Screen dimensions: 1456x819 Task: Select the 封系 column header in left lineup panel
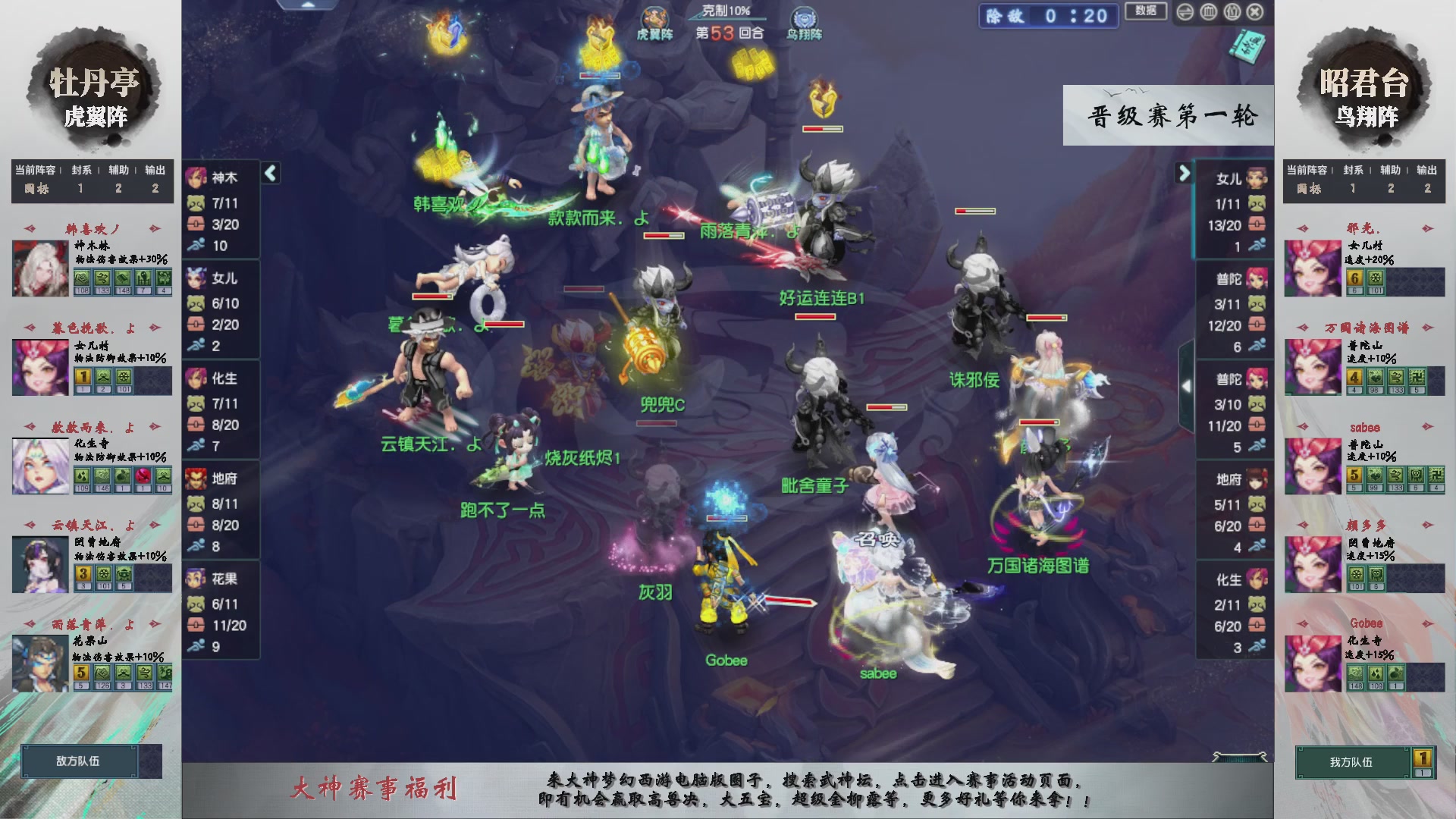tap(82, 171)
